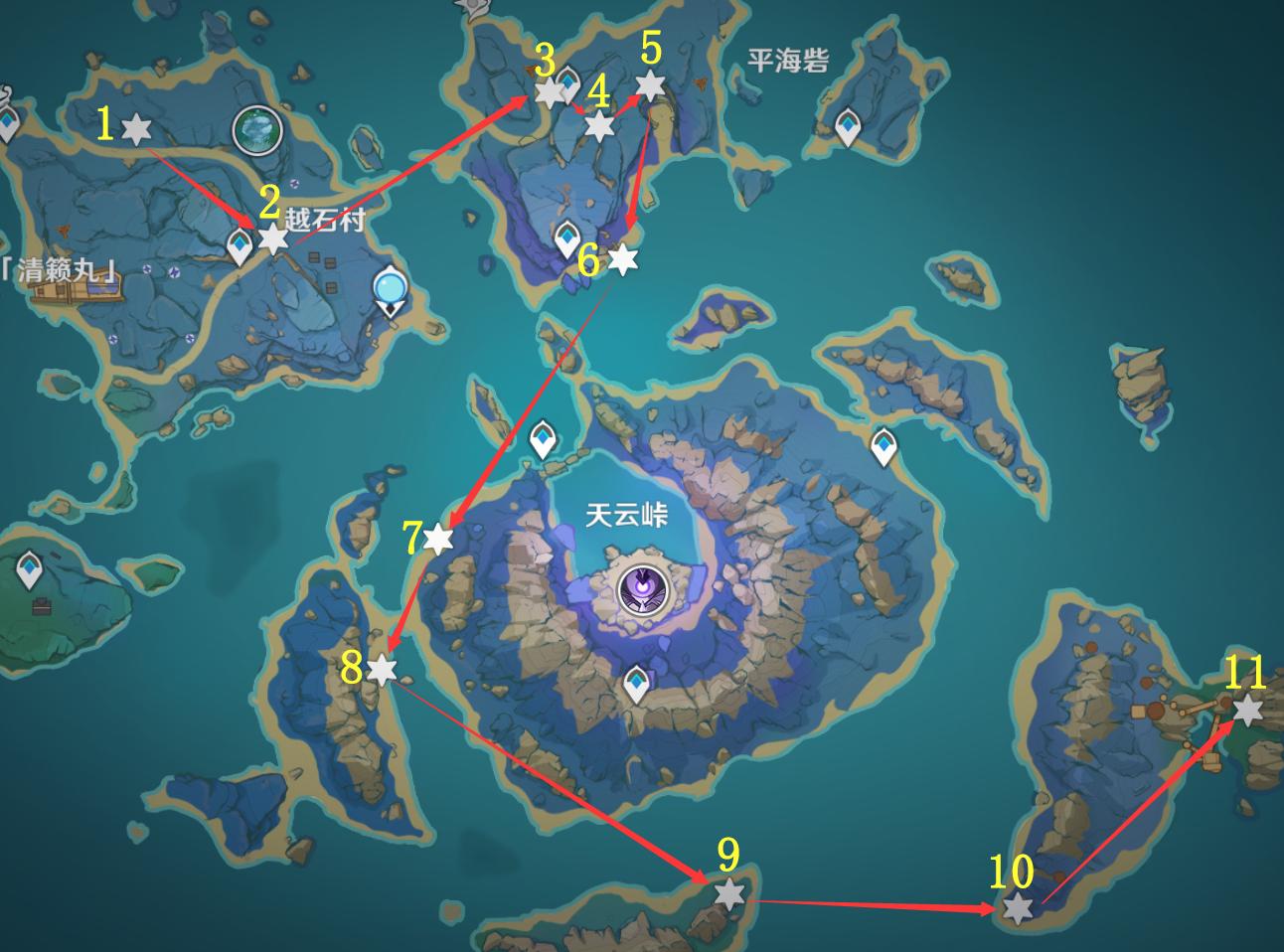Click the waypoint just below the boss icon
This screenshot has height=952, width=1284.
pos(636,683)
